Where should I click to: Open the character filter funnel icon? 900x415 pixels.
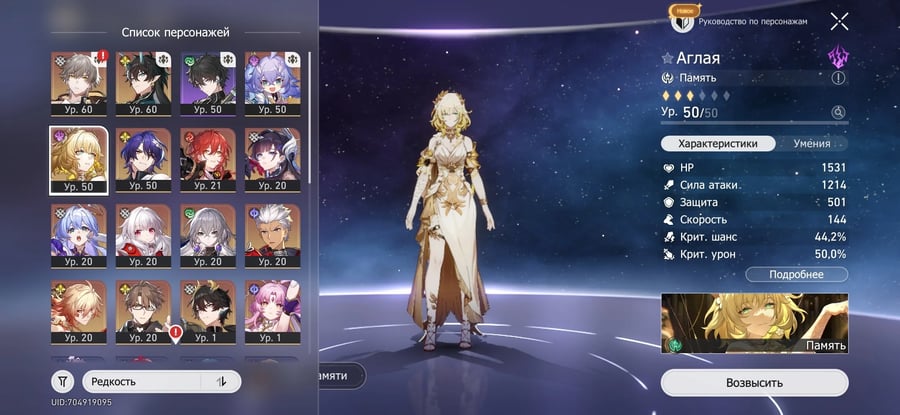click(62, 381)
